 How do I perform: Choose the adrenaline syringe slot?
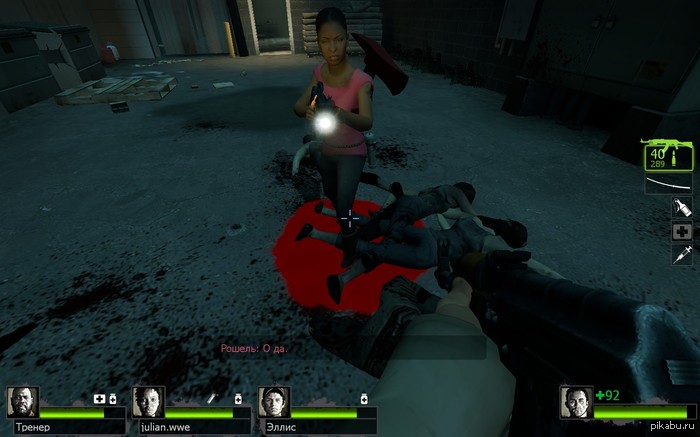point(682,256)
